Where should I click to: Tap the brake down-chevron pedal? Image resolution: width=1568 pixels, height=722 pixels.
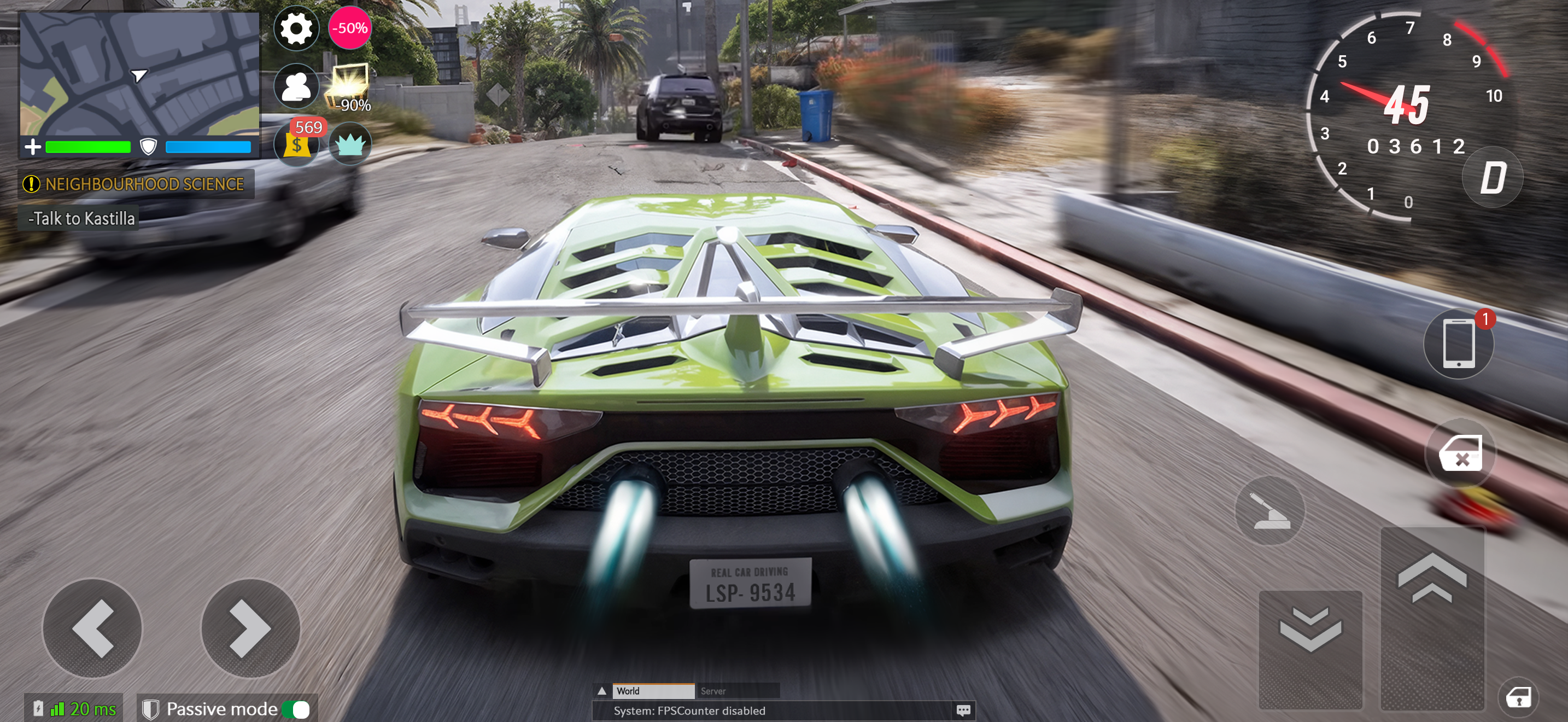(x=1310, y=649)
